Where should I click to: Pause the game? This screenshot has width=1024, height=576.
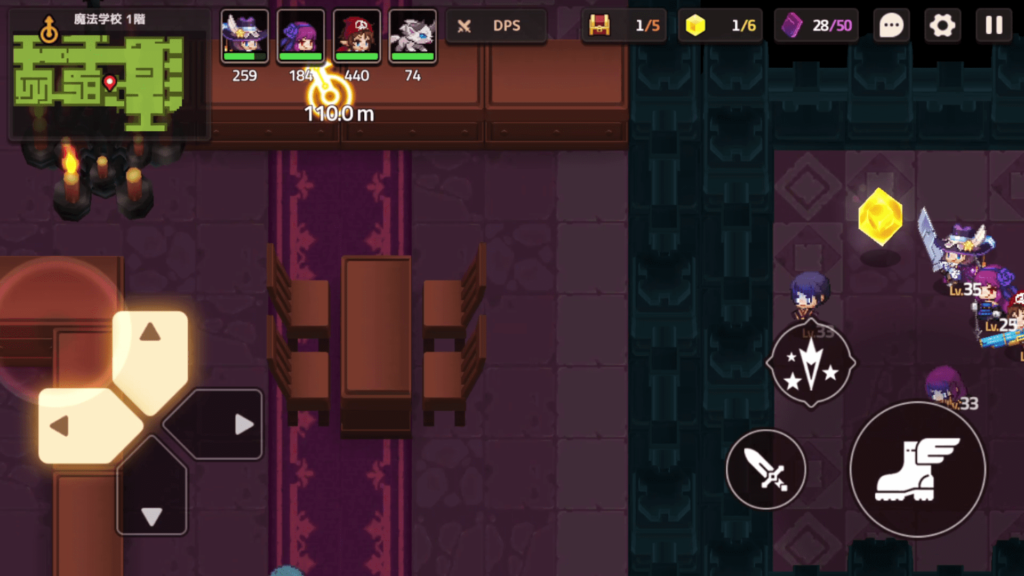pyautogui.click(x=993, y=26)
